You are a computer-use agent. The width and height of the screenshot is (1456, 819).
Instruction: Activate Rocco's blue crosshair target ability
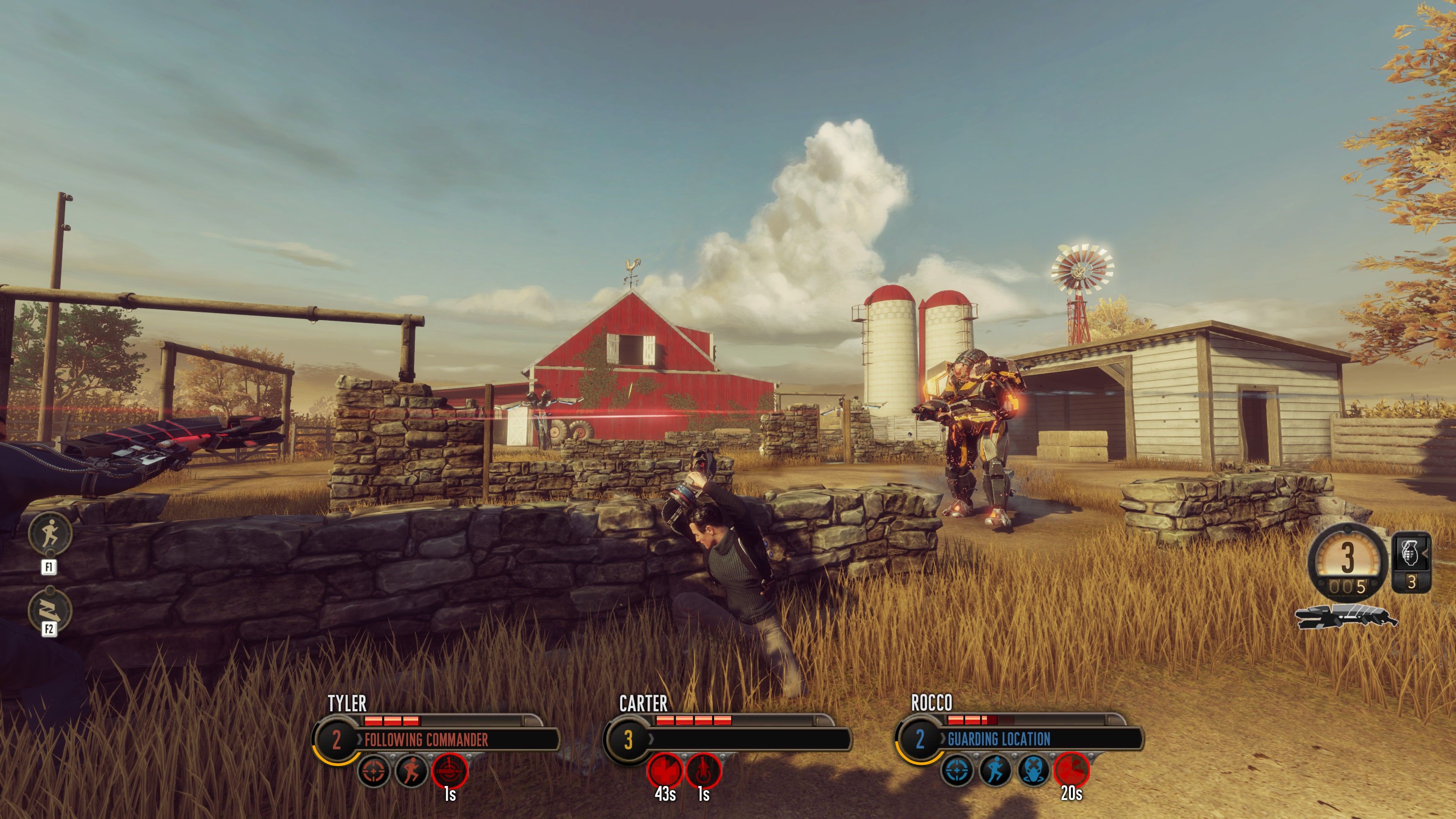pos(957,770)
